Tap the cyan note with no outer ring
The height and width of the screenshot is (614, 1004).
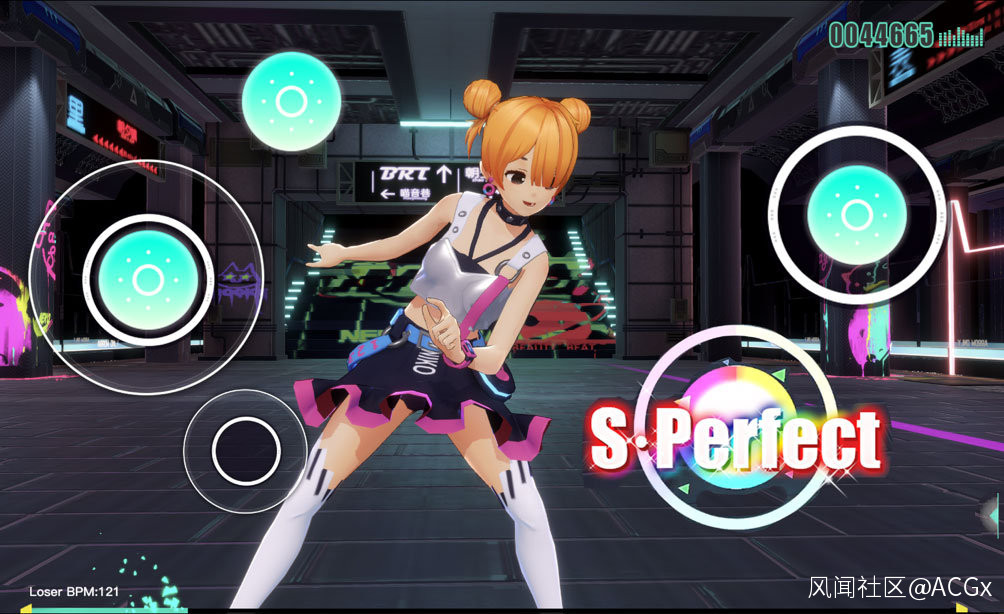click(291, 101)
